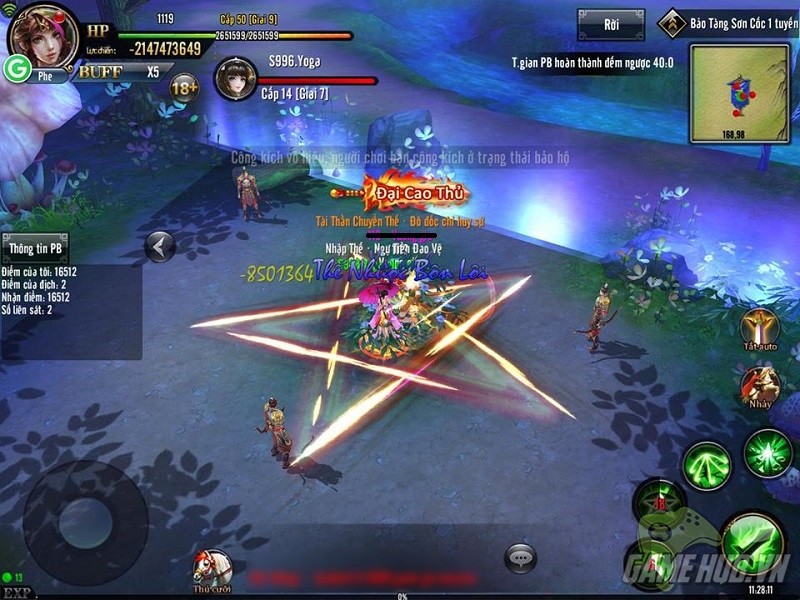Cast the green starburst skill
800x600 pixels.
point(768,455)
